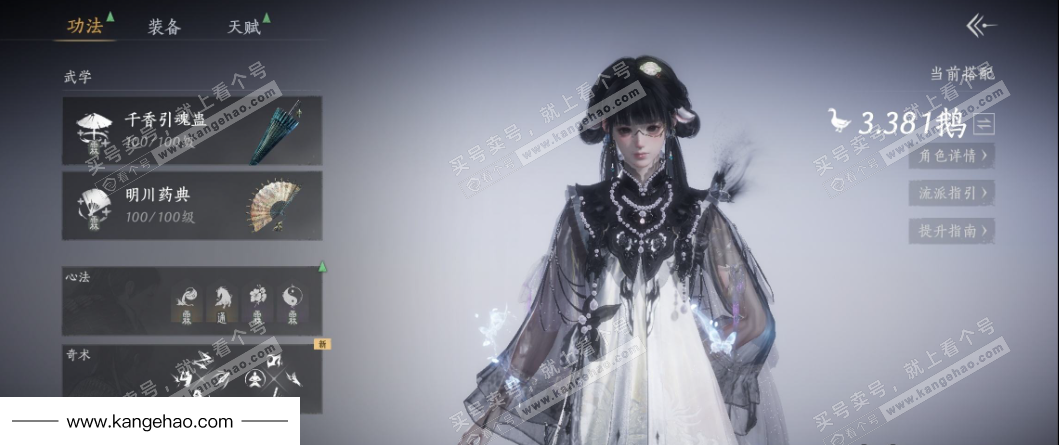Open 角色详情 character details
Viewport: 1059px width, 445px height.
coord(952,155)
